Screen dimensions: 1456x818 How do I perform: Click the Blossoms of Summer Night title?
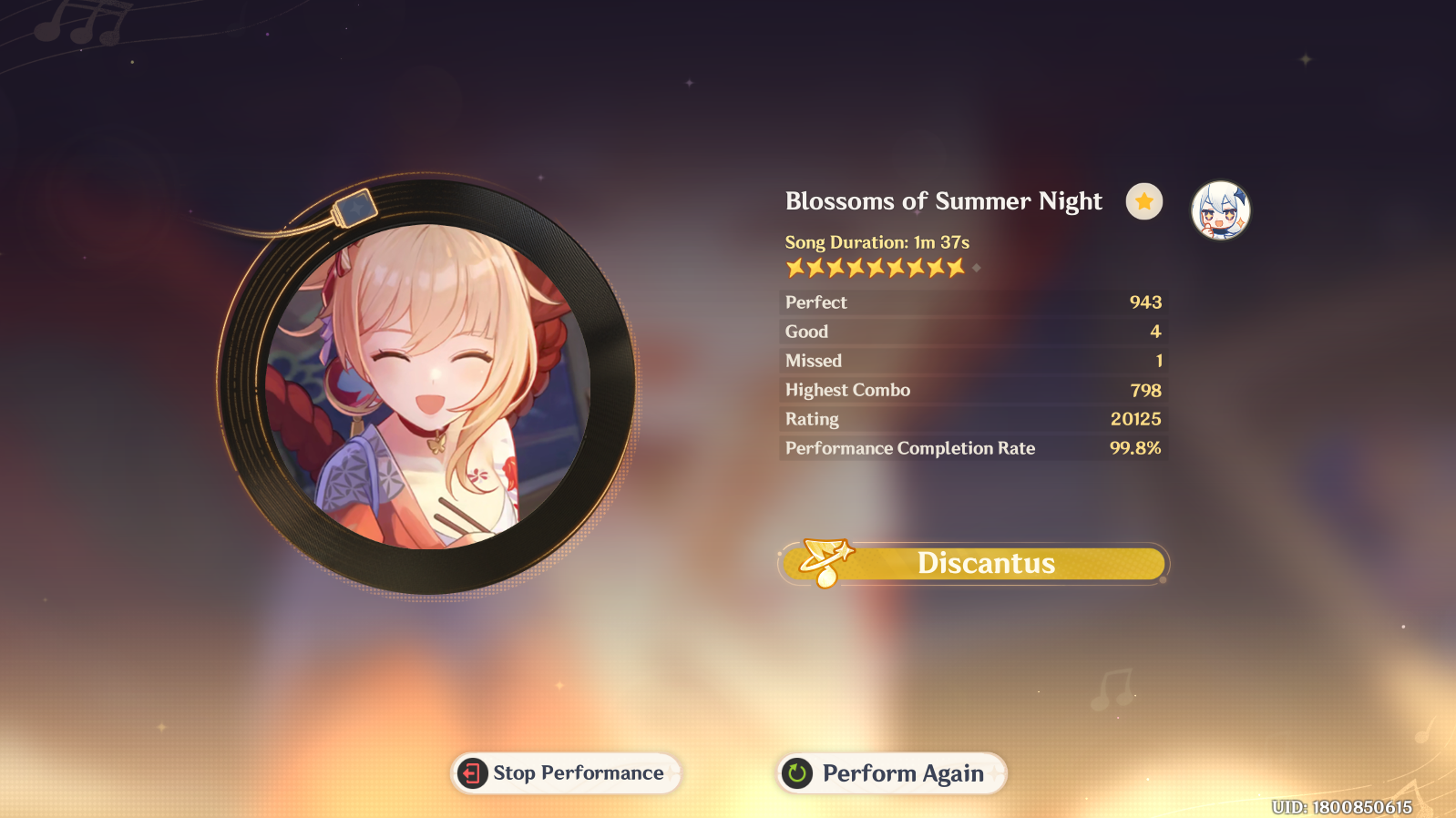click(x=942, y=201)
